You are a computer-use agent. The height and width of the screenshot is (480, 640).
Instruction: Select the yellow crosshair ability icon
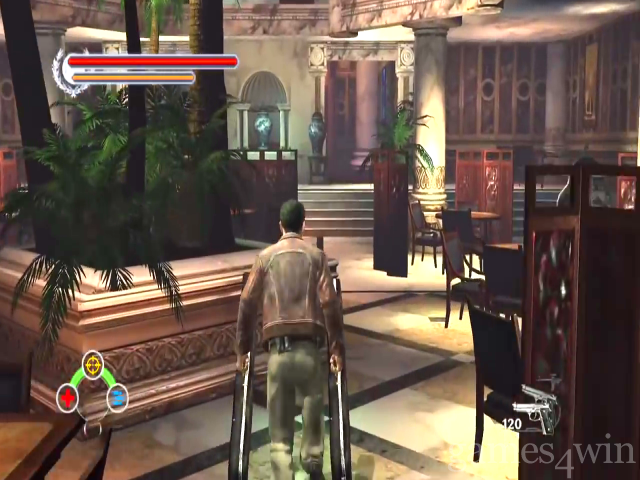coord(92,362)
